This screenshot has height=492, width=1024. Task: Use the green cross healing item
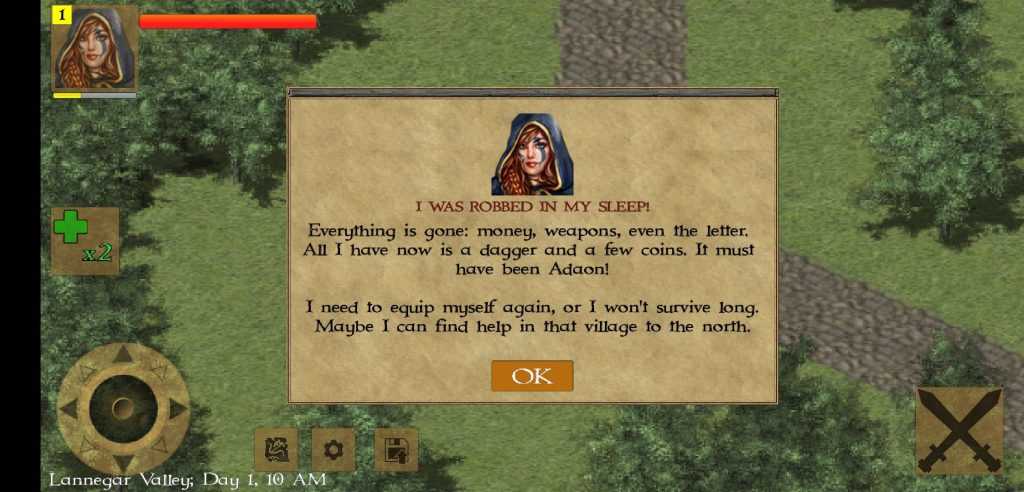85,240
